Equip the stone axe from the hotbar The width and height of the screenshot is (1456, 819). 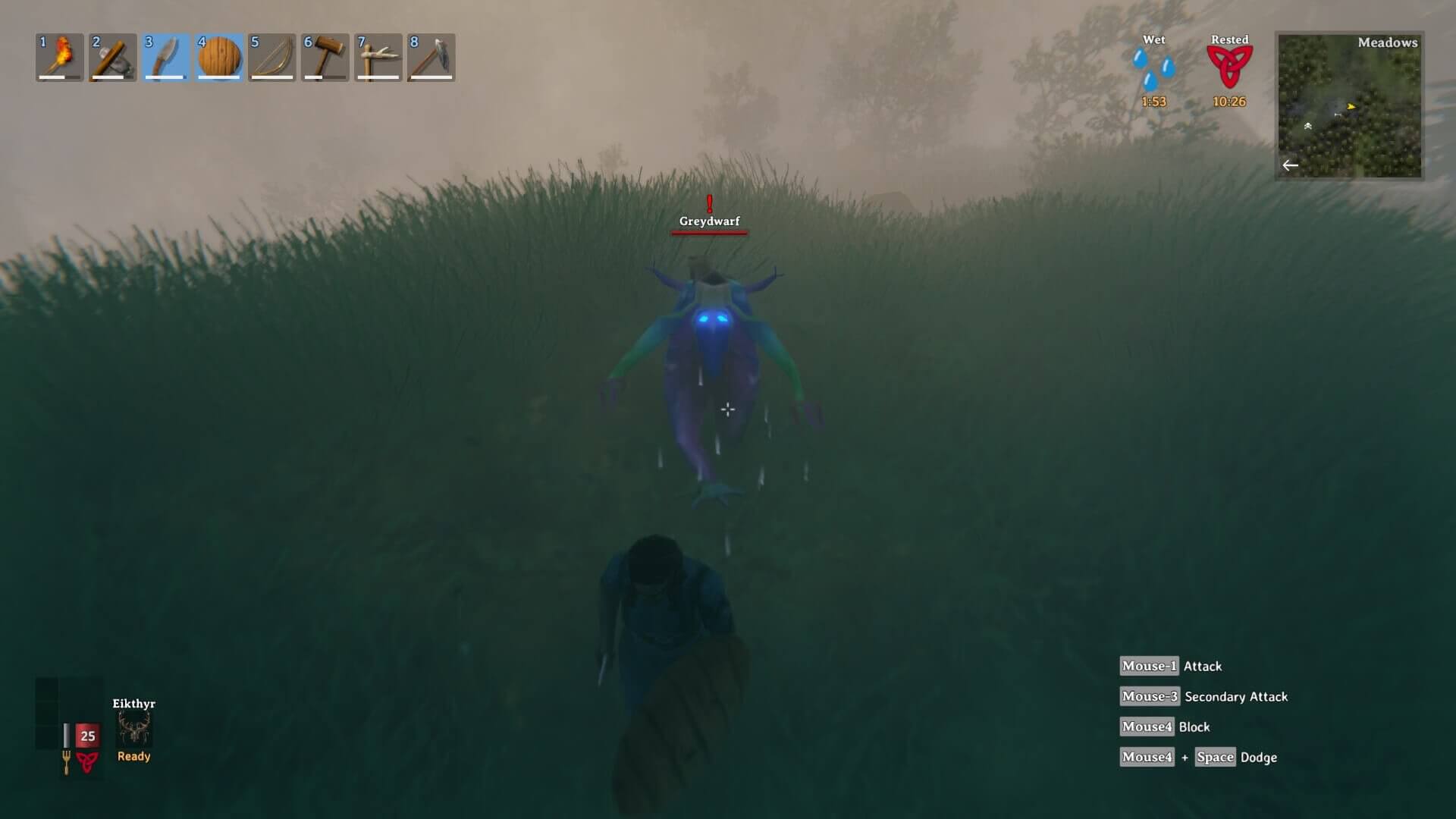113,57
